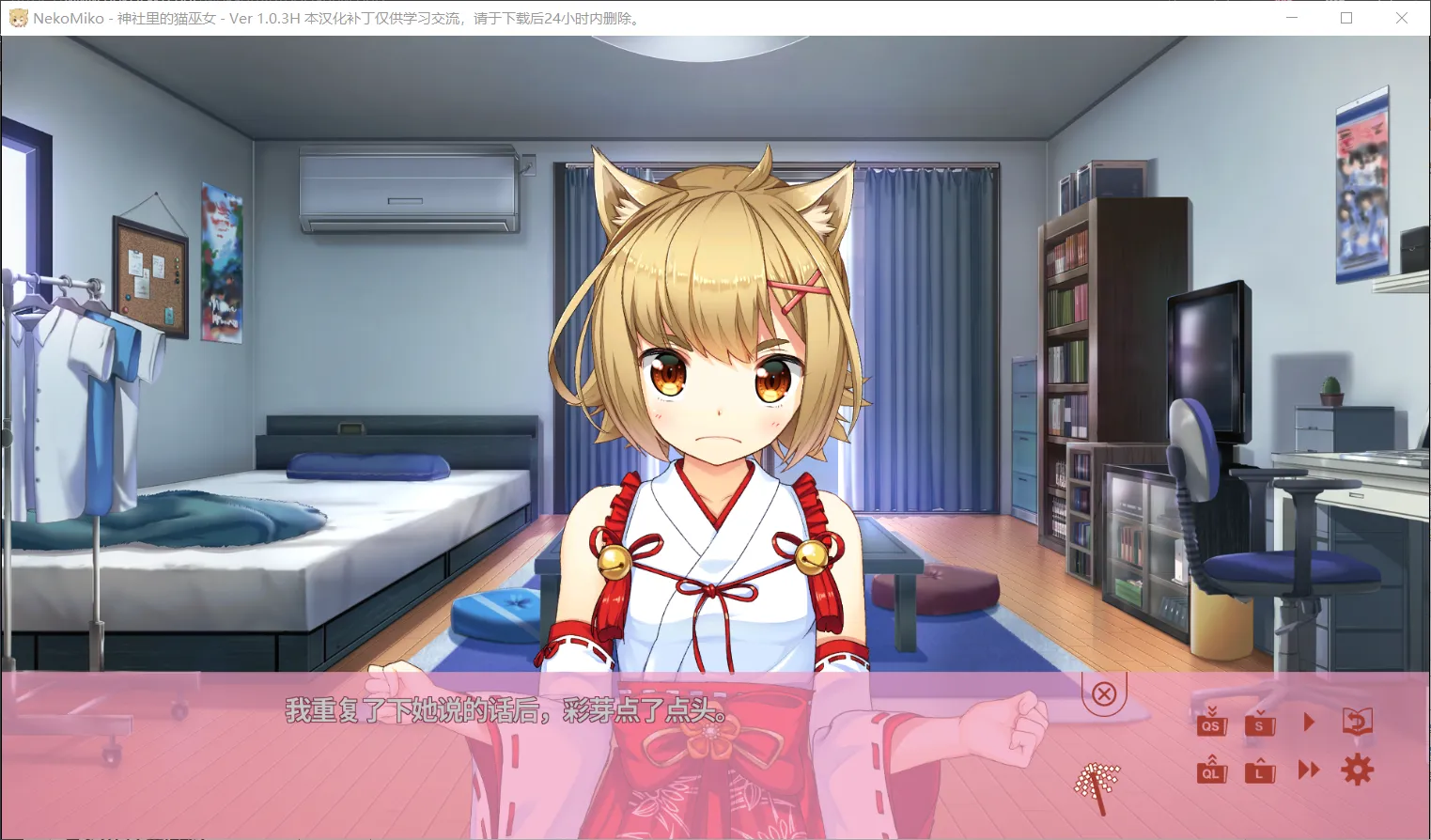Maximize the NekoMiko game window

click(1345, 18)
